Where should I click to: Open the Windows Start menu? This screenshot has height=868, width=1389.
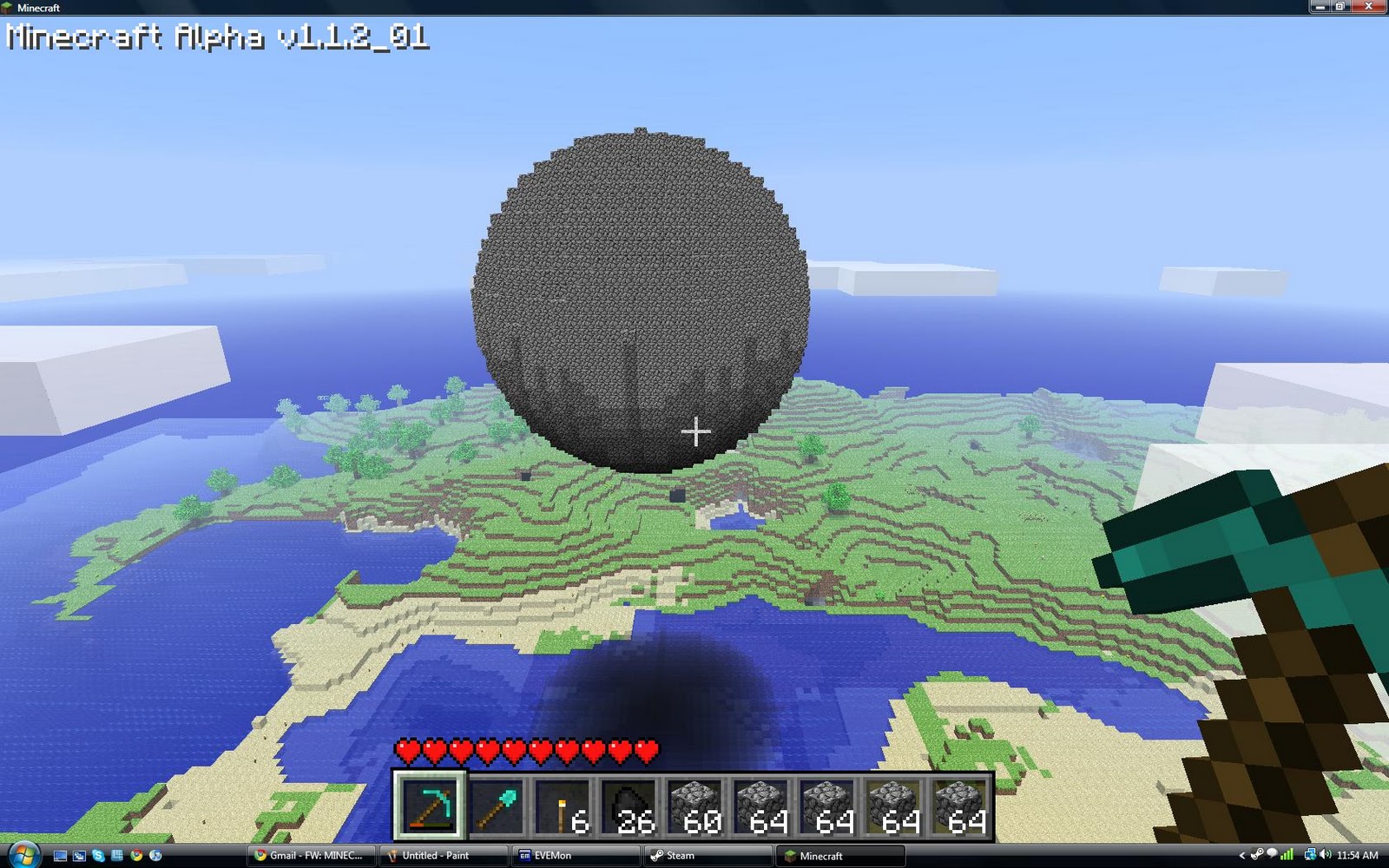(x=23, y=856)
